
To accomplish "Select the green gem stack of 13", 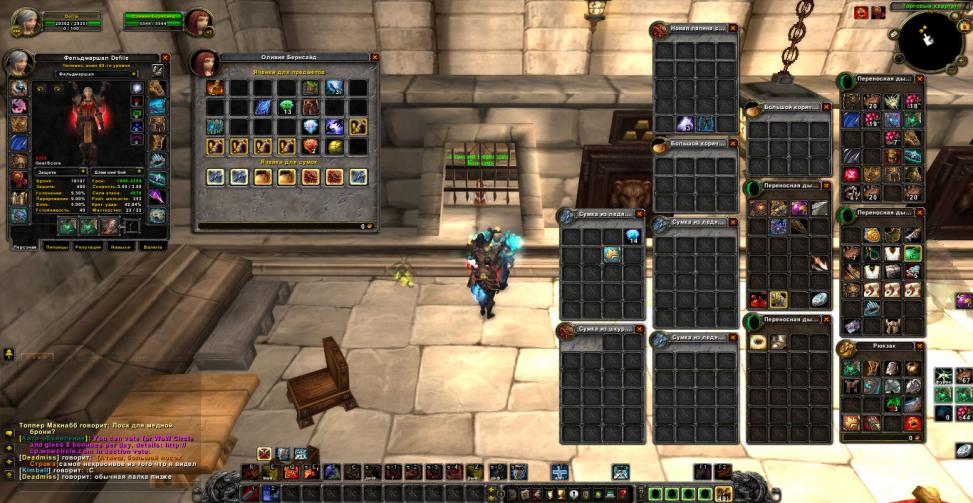I will pos(287,106).
